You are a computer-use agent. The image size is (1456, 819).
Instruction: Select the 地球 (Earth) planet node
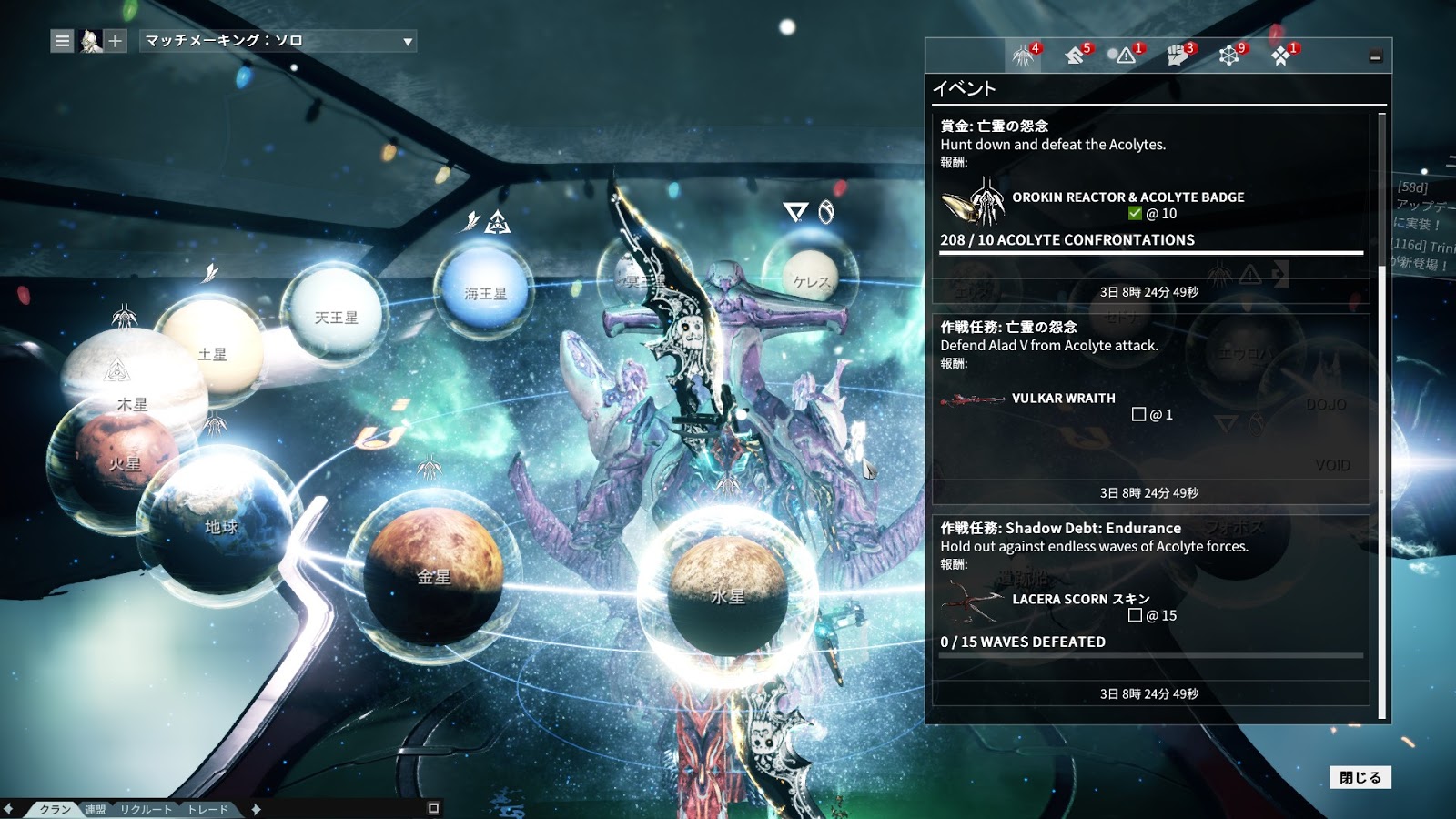pos(221,526)
